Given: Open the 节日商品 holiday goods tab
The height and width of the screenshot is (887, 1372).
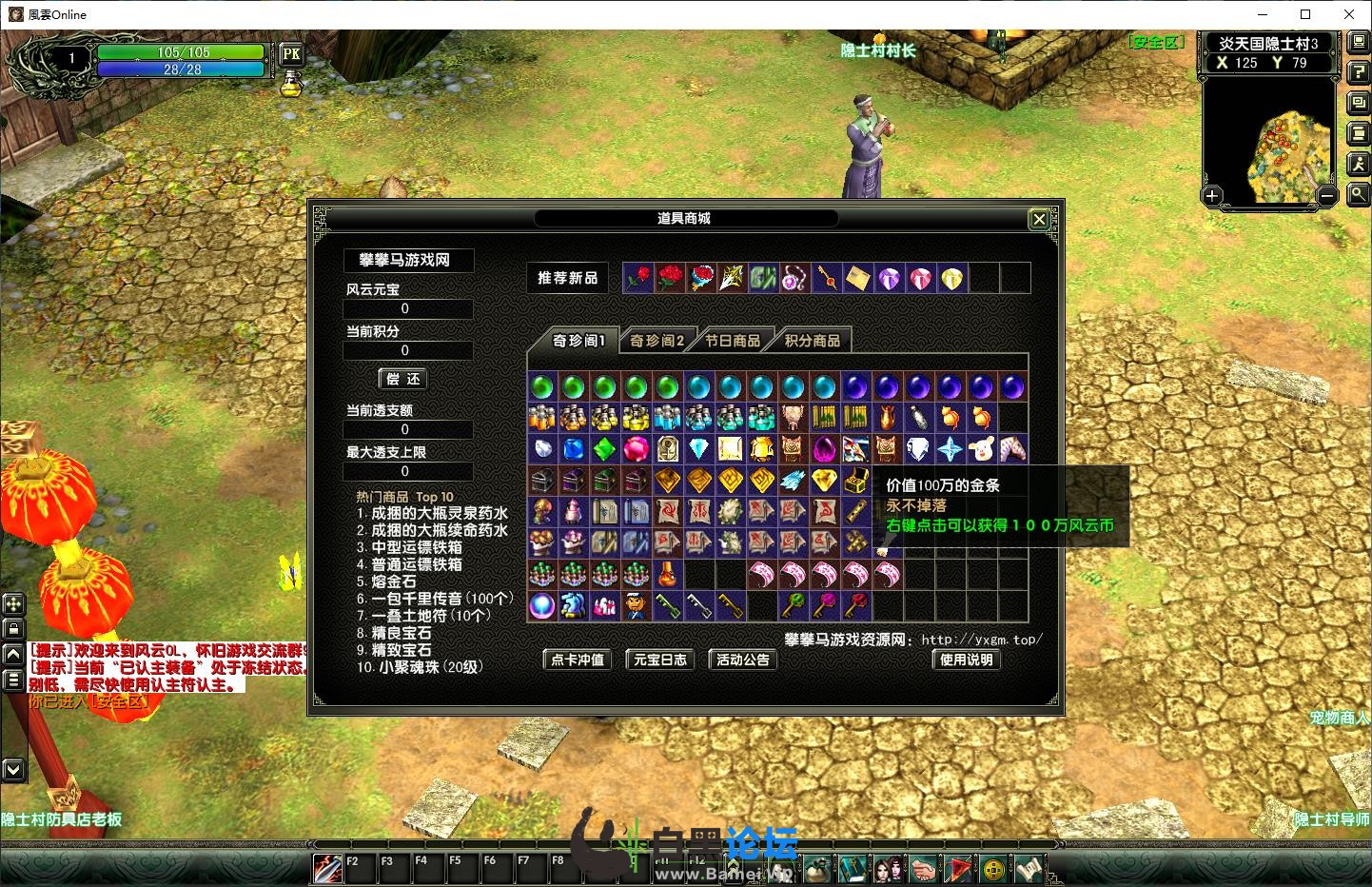Looking at the screenshot, I should pos(733,341).
